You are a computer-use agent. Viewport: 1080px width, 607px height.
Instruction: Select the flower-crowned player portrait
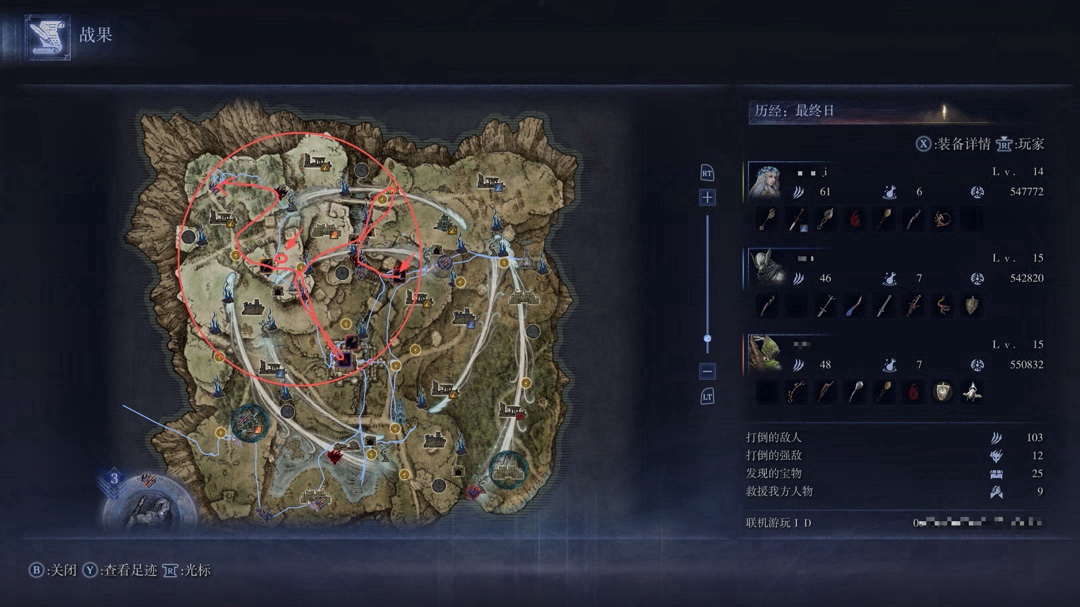pos(765,181)
